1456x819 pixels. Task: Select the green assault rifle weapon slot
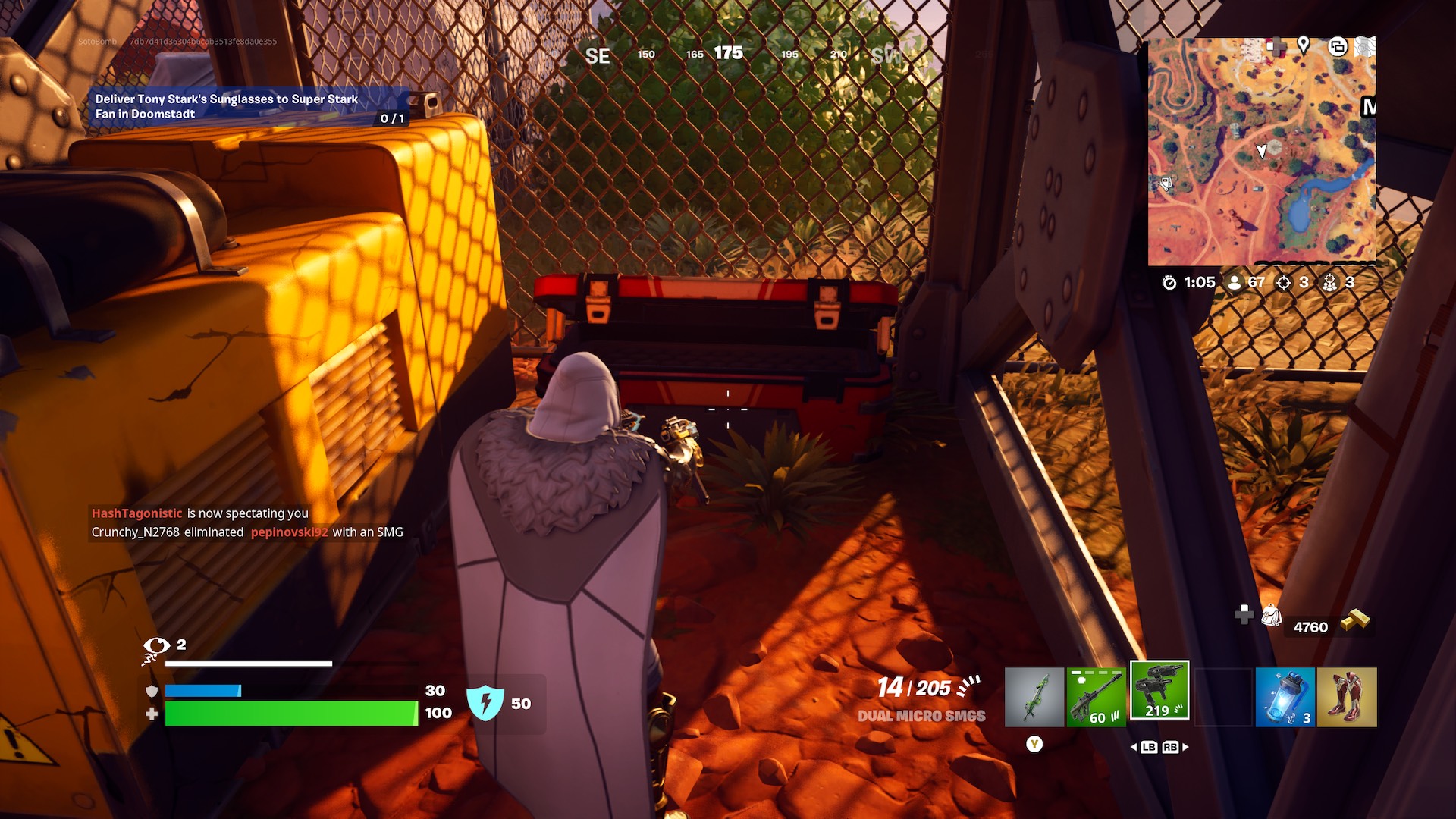click(x=1097, y=696)
